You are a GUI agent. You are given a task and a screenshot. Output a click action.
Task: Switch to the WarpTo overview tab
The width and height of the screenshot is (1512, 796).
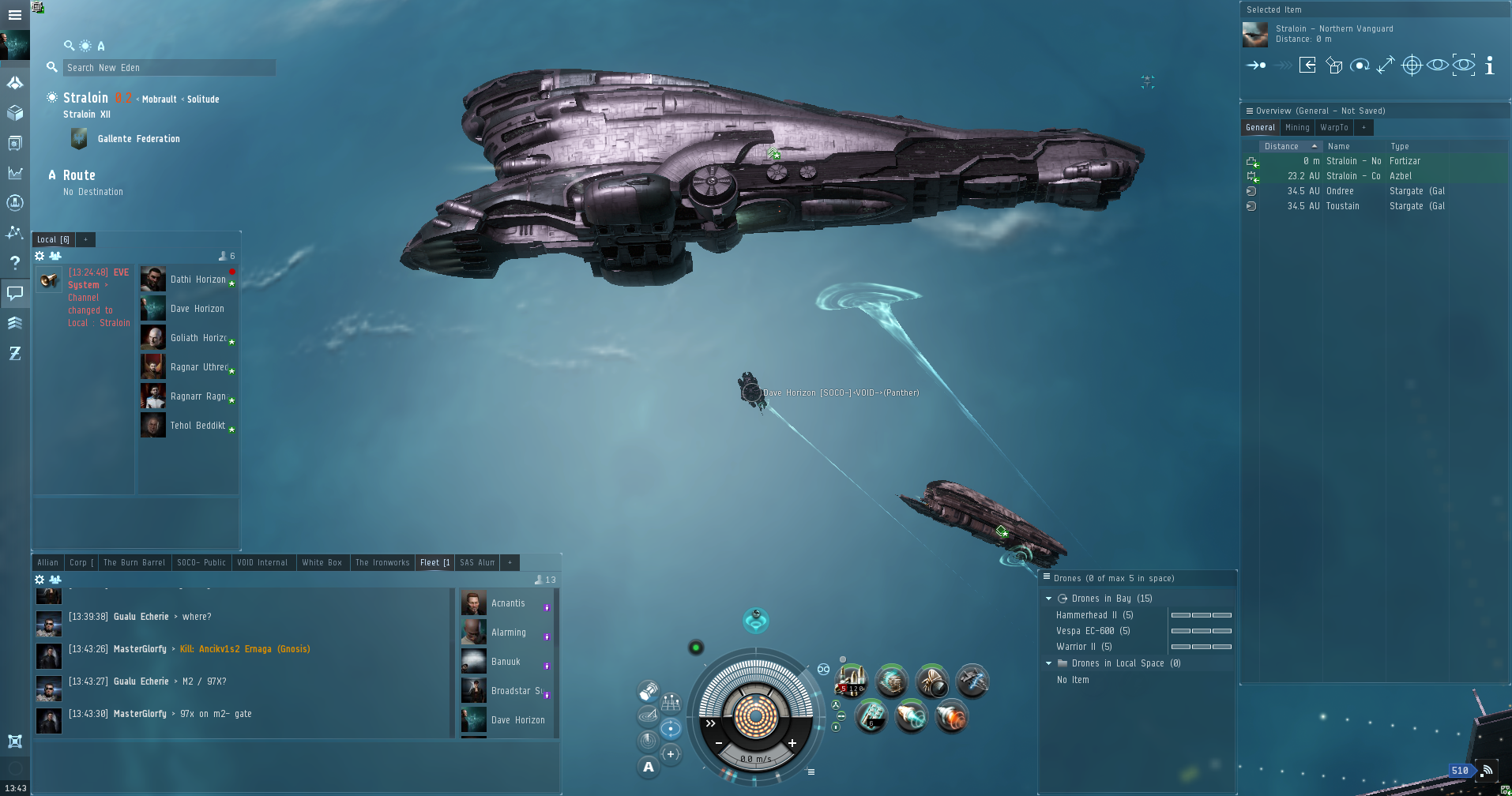[x=1334, y=127]
